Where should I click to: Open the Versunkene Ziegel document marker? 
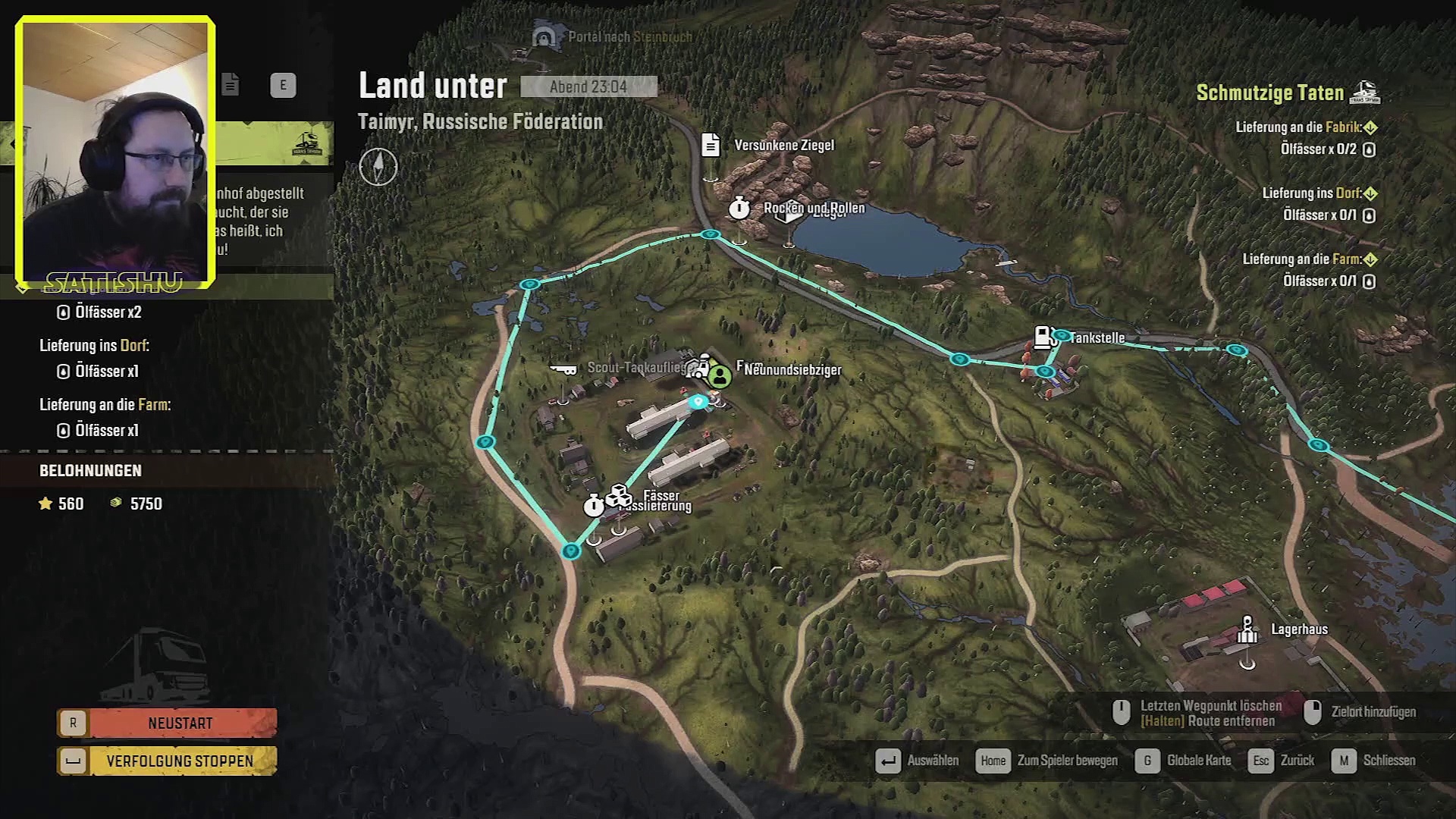pyautogui.click(x=711, y=145)
